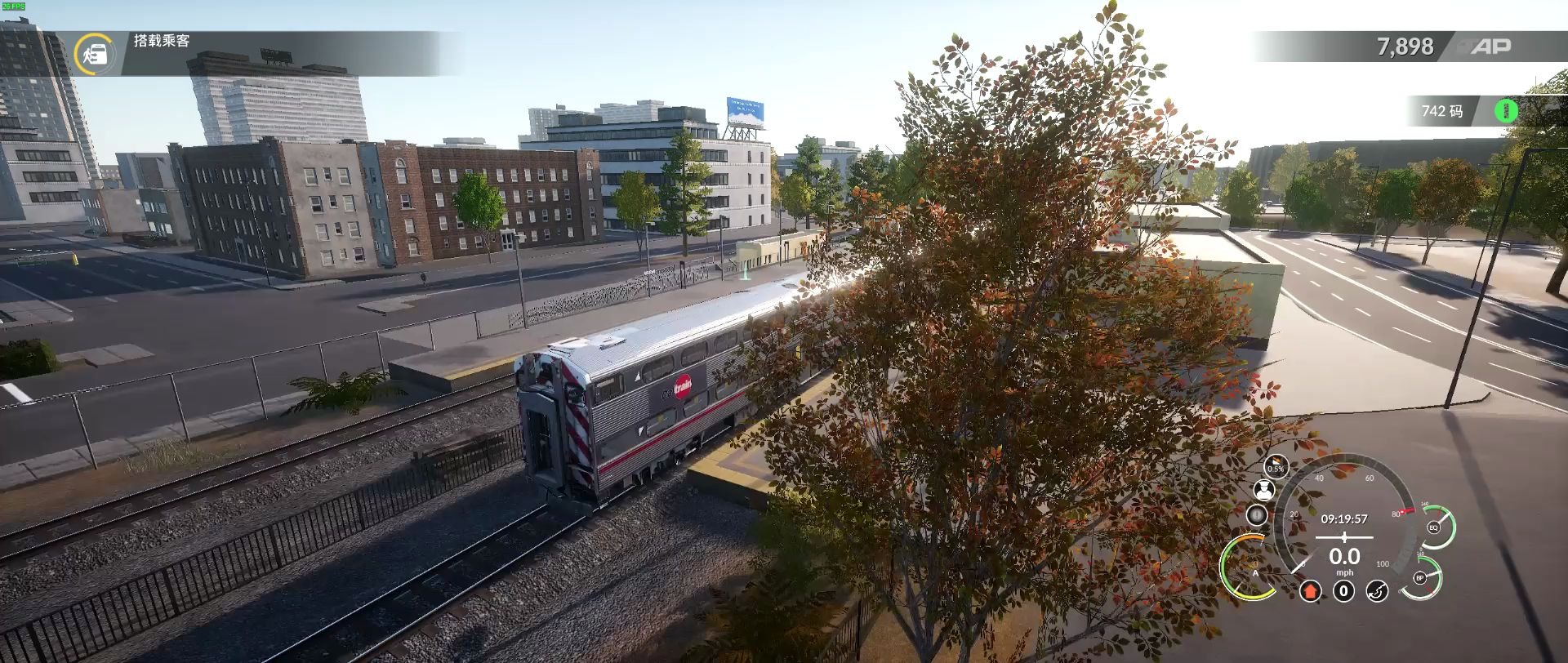The image size is (1568, 663).
Task: Select the reverser position icon showing 0
Action: [1344, 590]
